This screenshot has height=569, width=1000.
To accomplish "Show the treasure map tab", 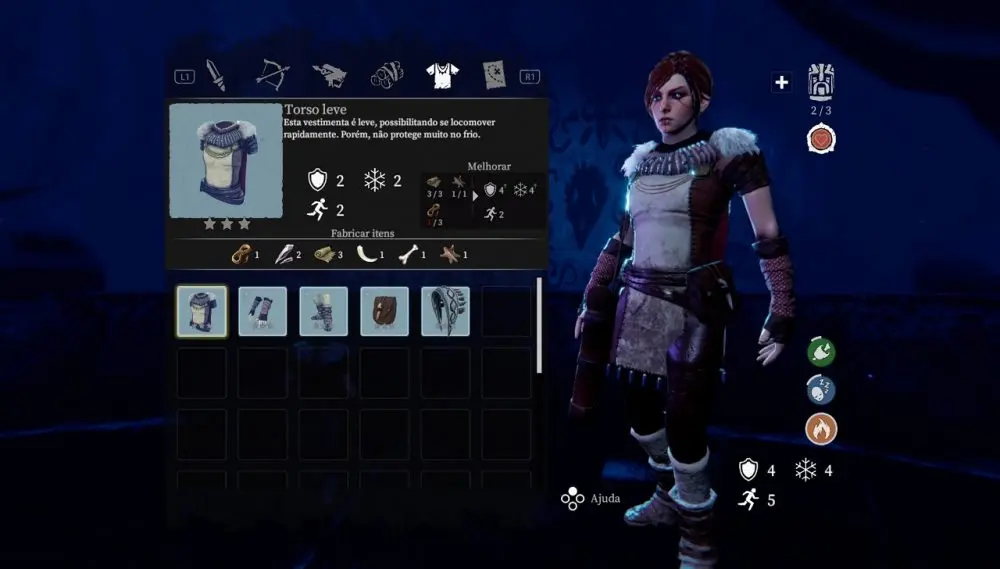I will 494,73.
